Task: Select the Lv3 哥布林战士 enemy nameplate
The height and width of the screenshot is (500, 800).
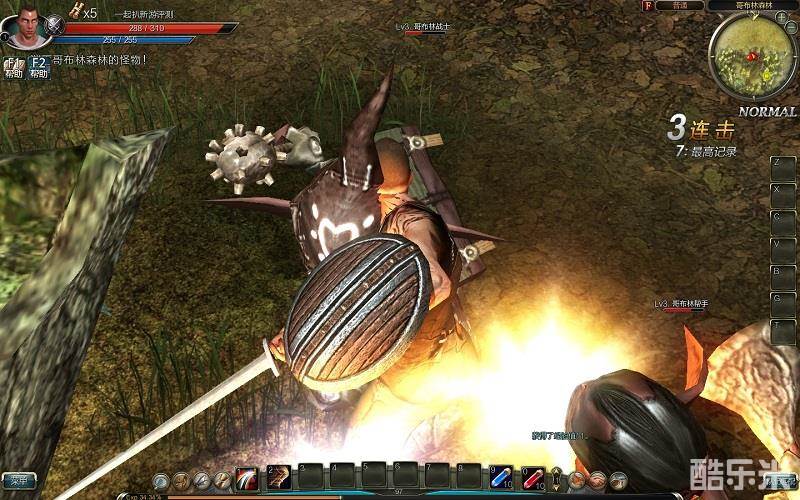Action: coord(424,28)
